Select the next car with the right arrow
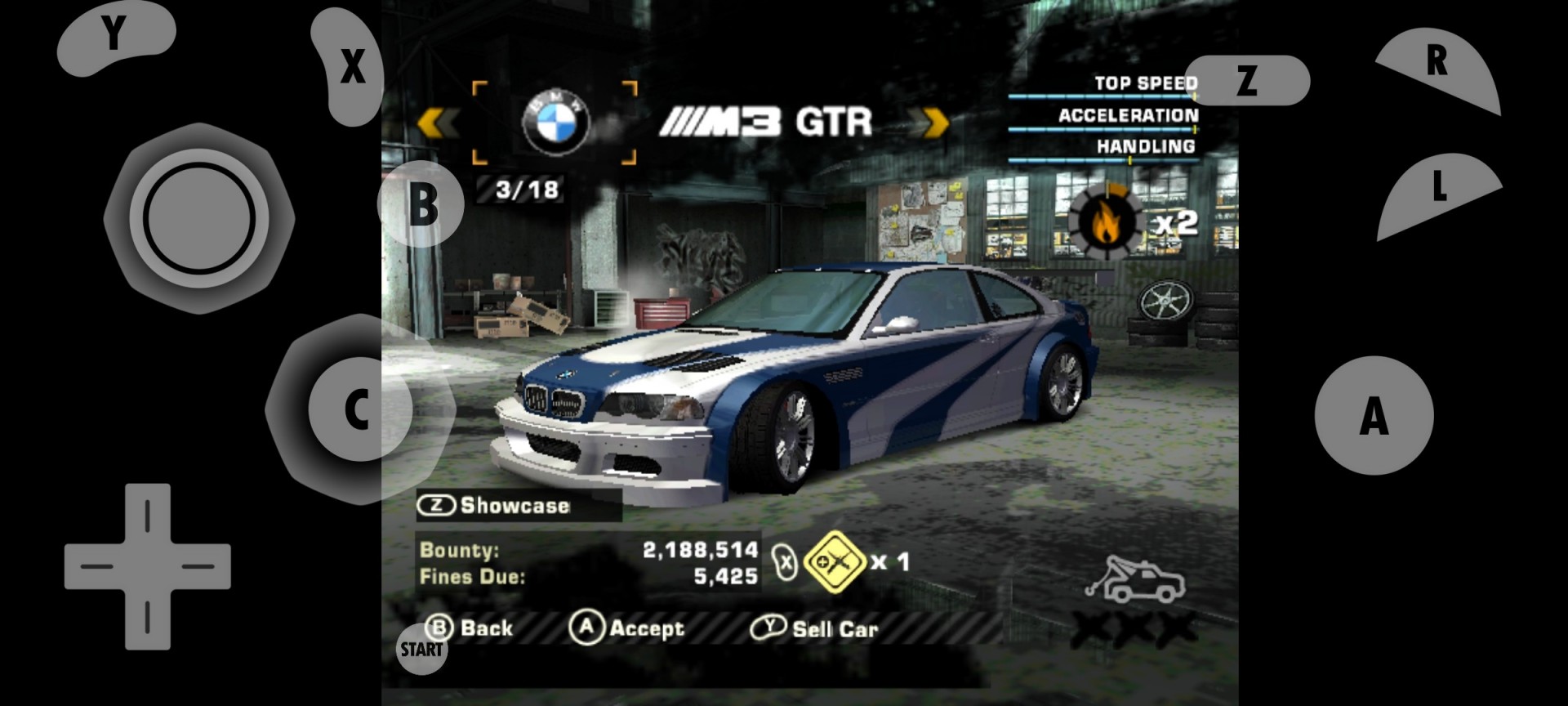The width and height of the screenshot is (1568, 706). coord(933,123)
